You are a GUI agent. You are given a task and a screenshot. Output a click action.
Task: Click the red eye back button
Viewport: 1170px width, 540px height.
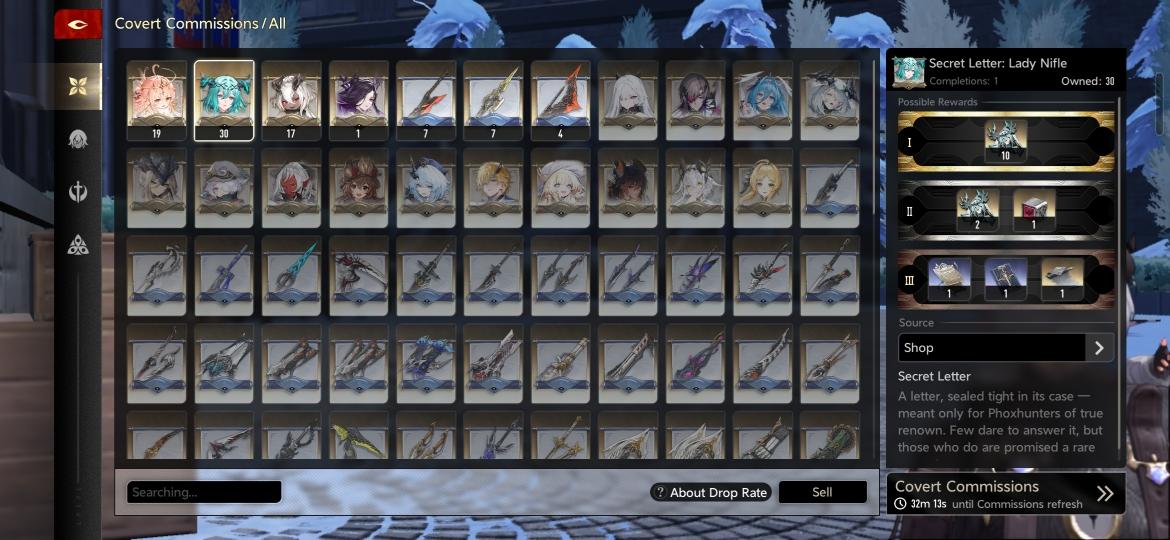pyautogui.click(x=78, y=24)
